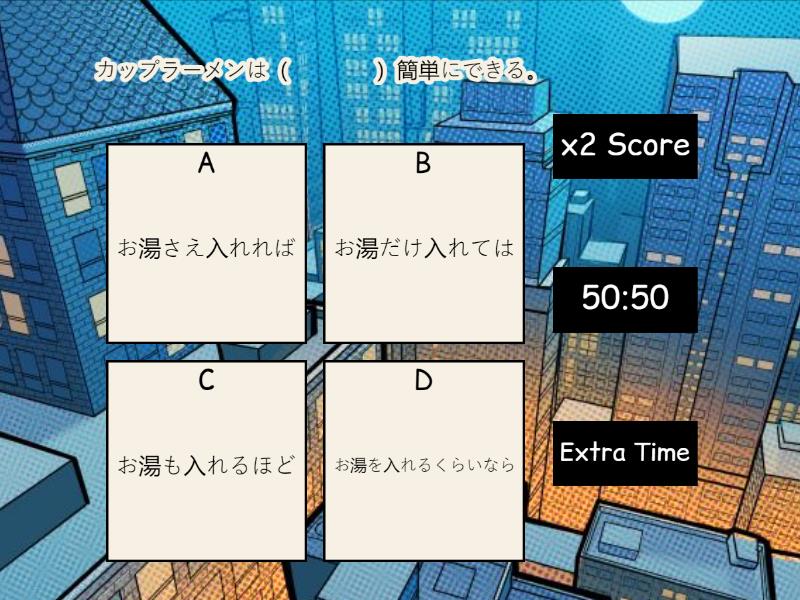Select answer B お湯だけ入れては

point(424,243)
